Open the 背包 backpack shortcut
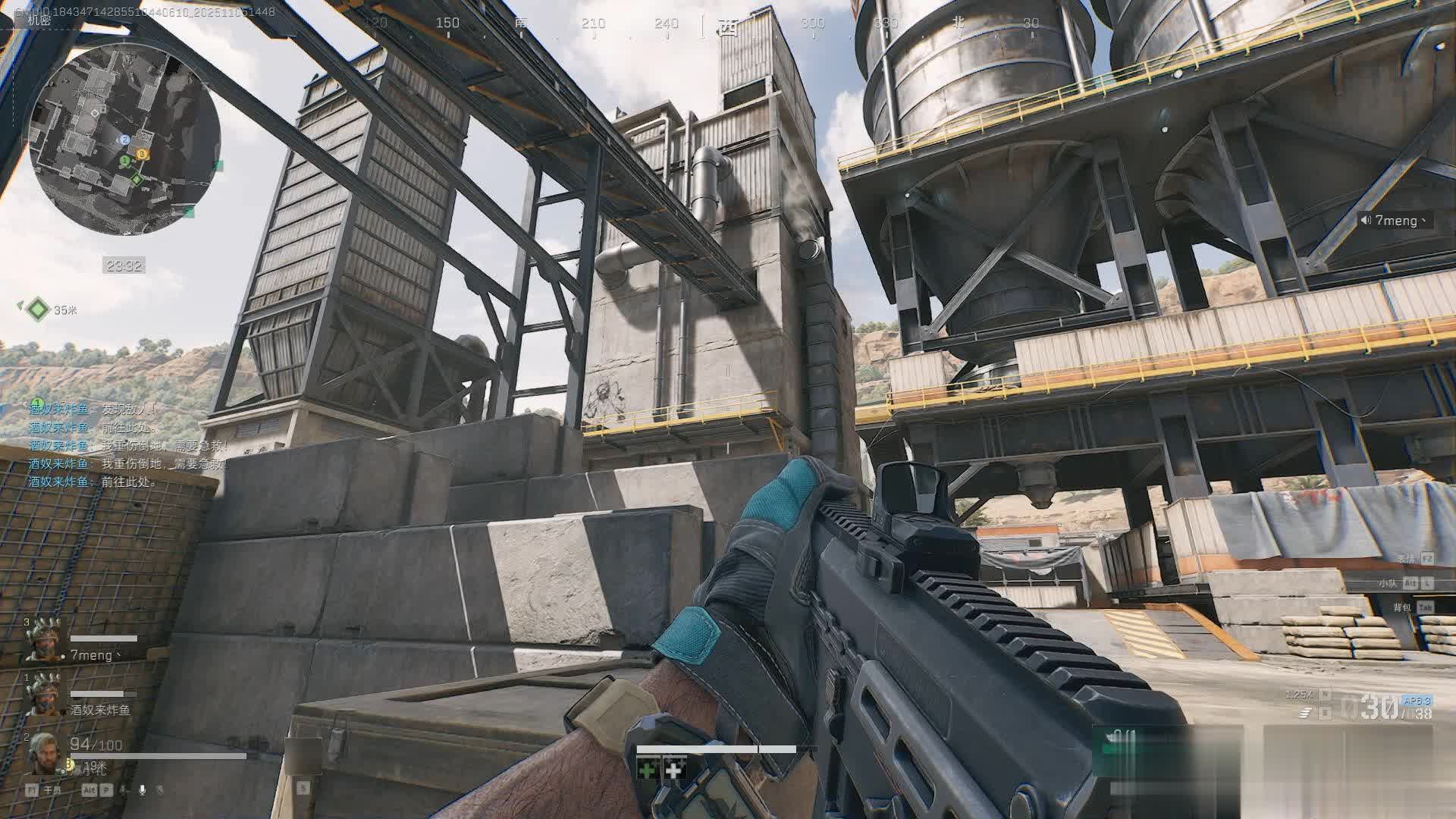The width and height of the screenshot is (1456, 819). [1402, 607]
